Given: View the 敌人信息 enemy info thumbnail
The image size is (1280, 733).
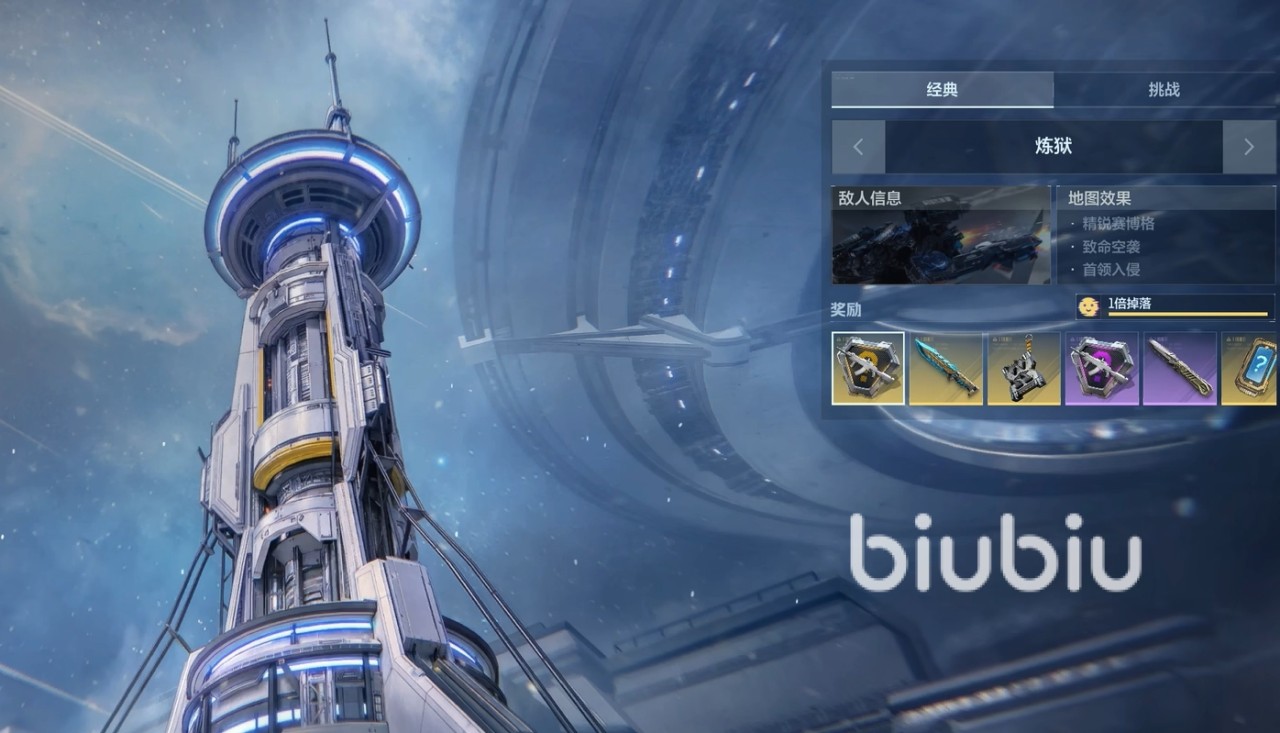Looking at the screenshot, I should [x=940, y=236].
